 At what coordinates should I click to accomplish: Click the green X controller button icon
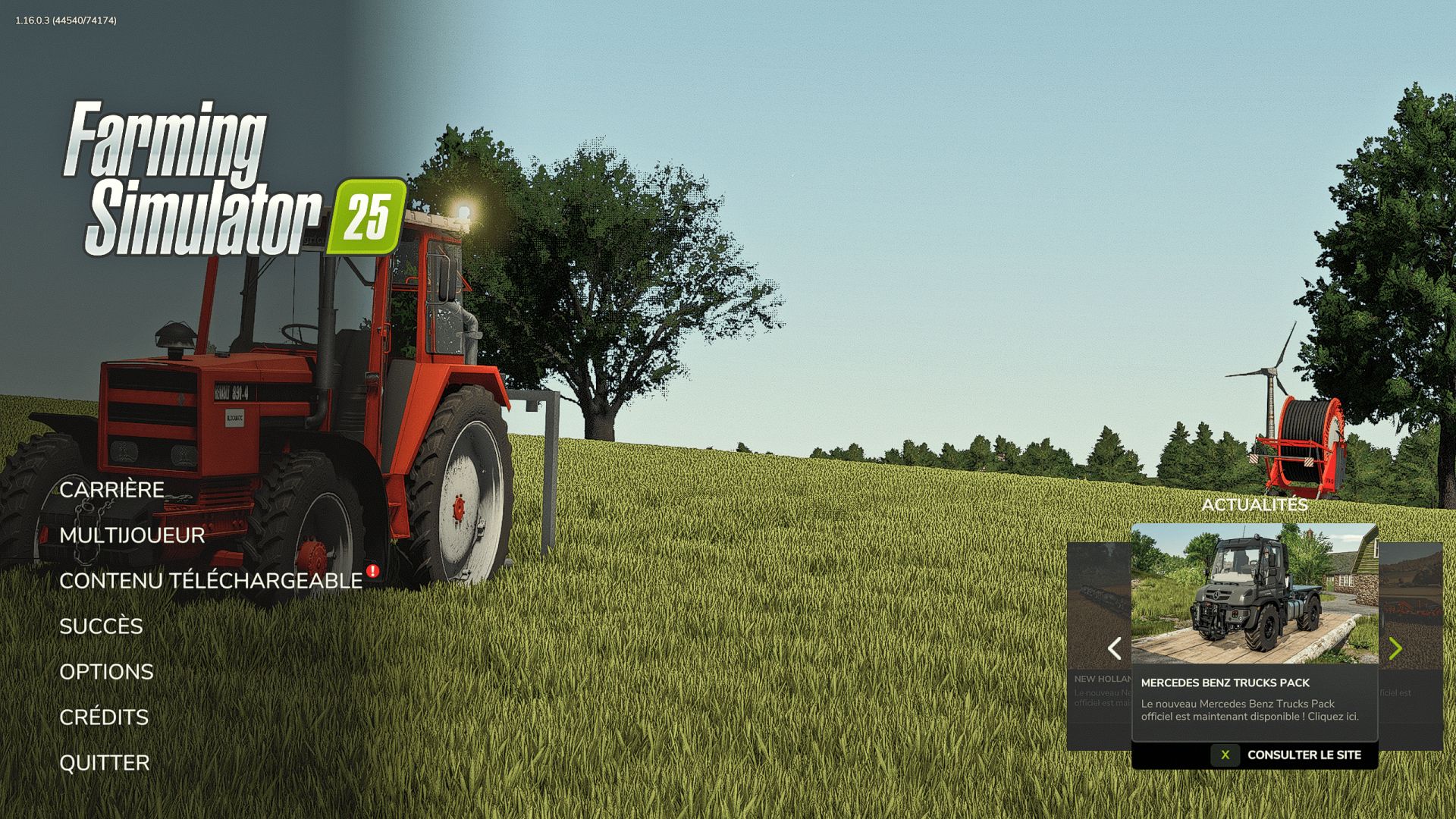pyautogui.click(x=1225, y=755)
